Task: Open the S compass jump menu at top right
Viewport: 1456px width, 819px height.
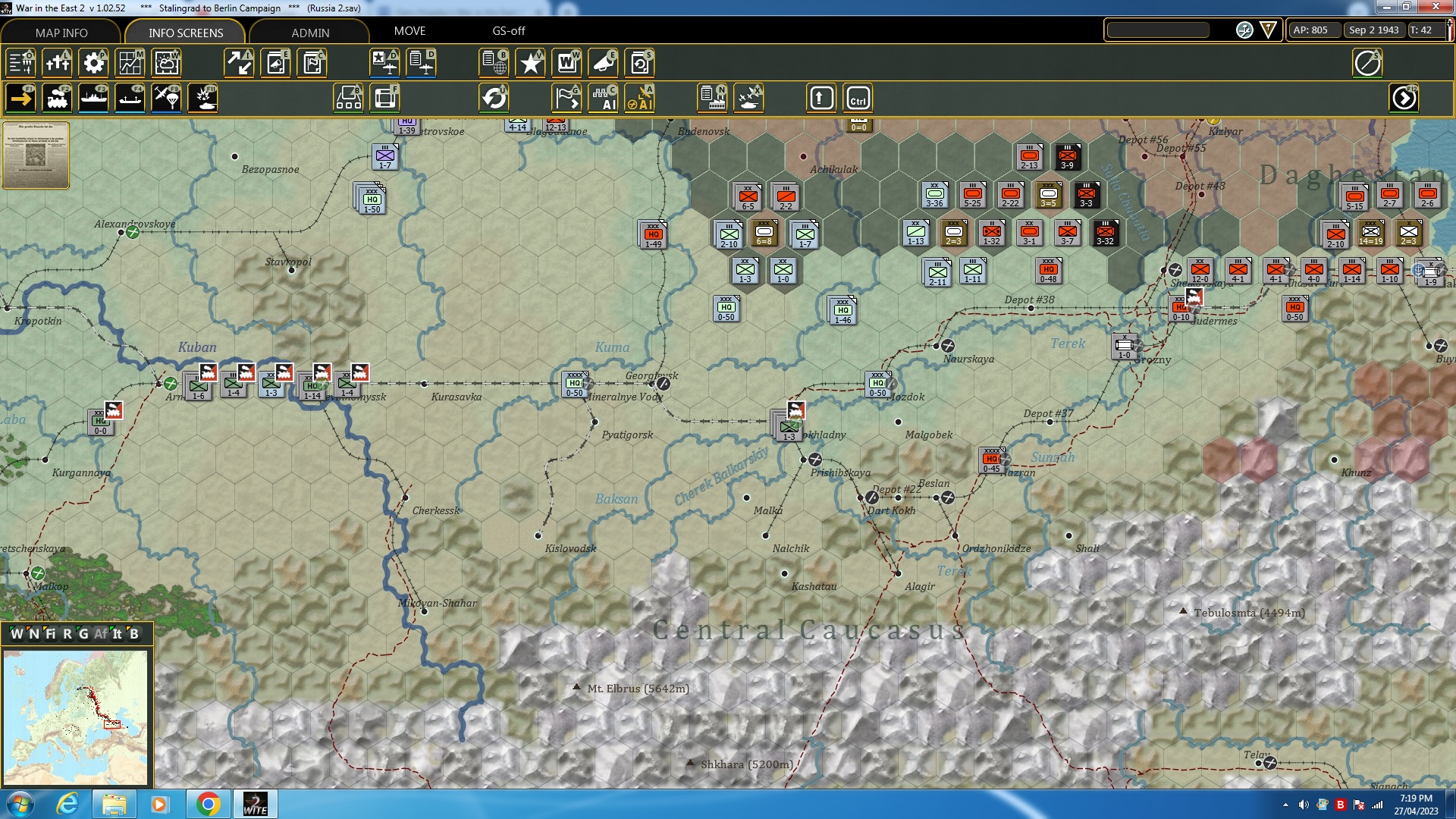Action: point(1368,63)
